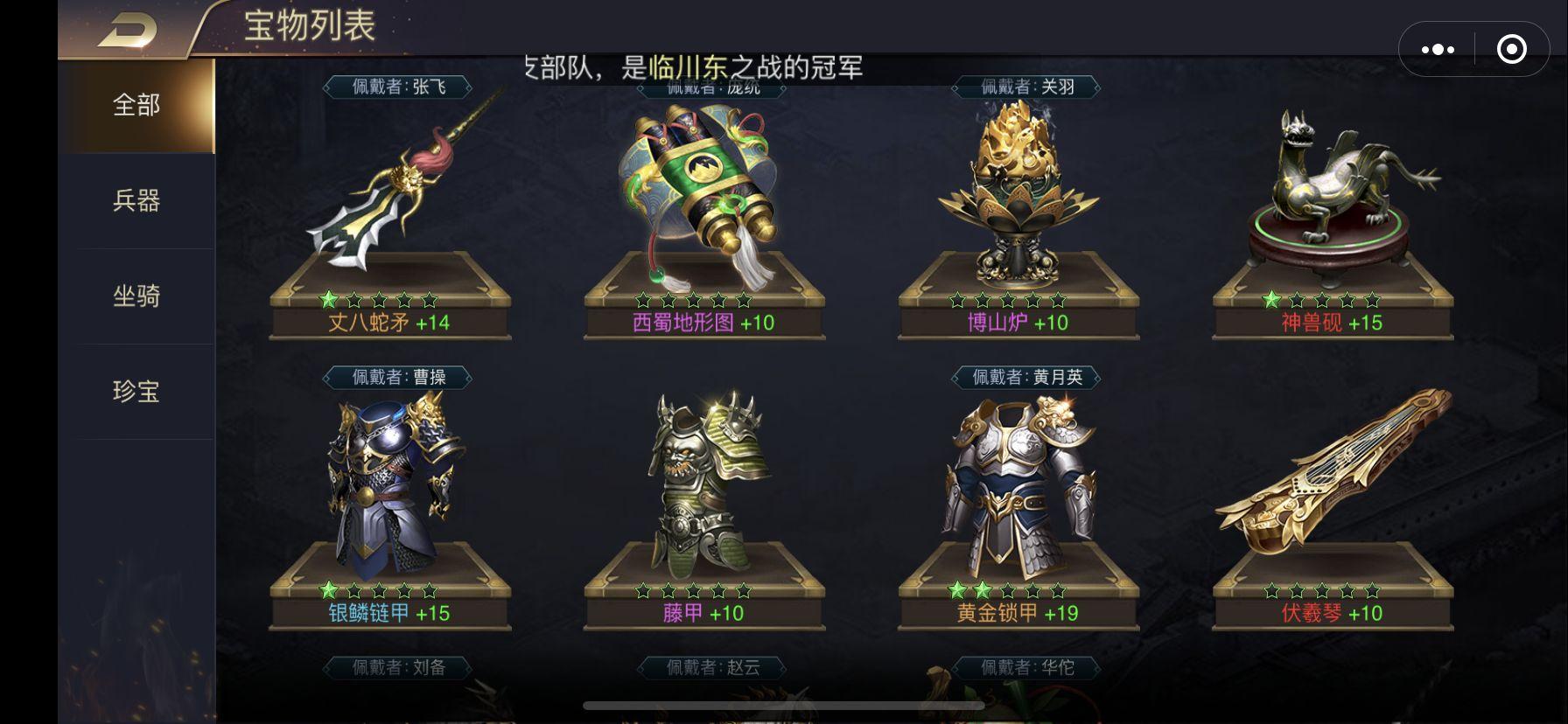Click the 佩戴者:关羽 wearer label
This screenshot has width=1568, height=724.
[1025, 86]
